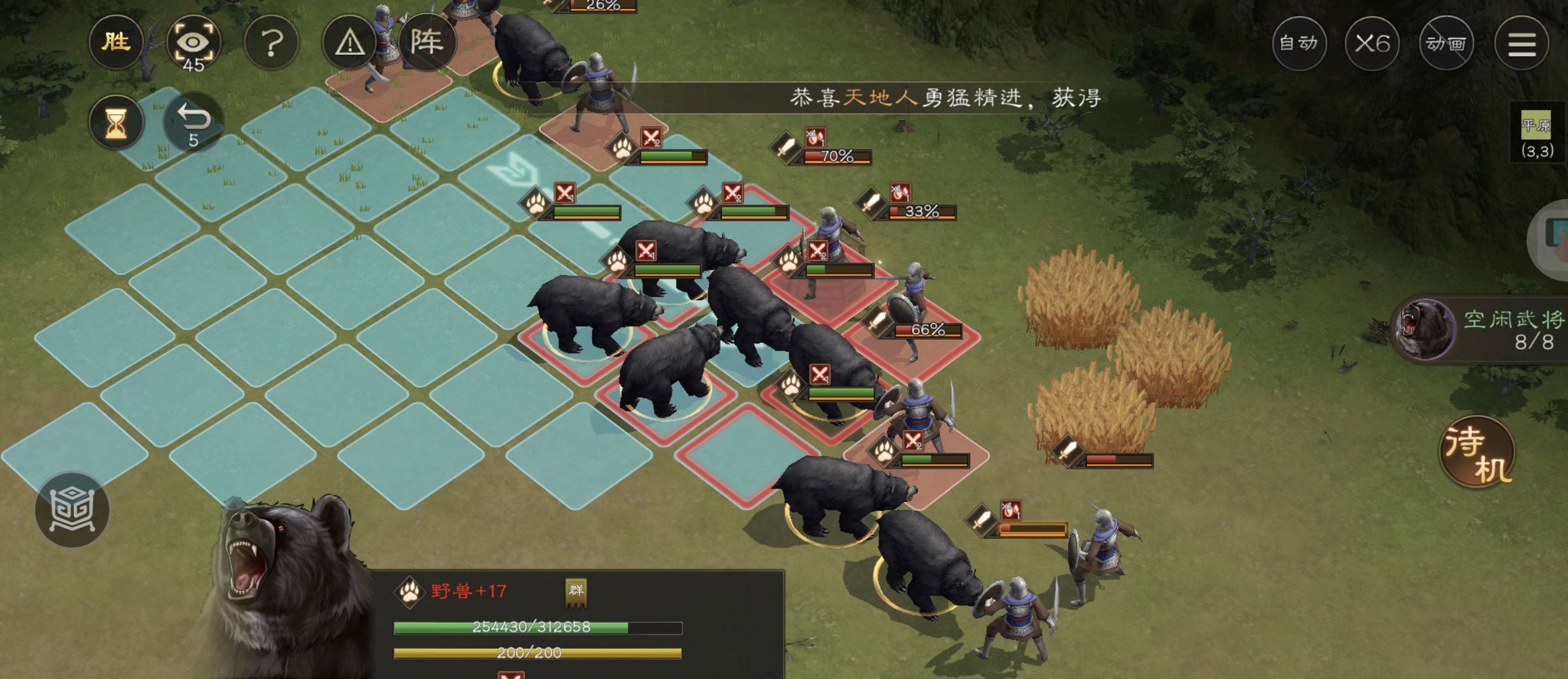Viewport: 1568px width, 679px height.
Task: Open the question mark help button
Action: tap(271, 43)
